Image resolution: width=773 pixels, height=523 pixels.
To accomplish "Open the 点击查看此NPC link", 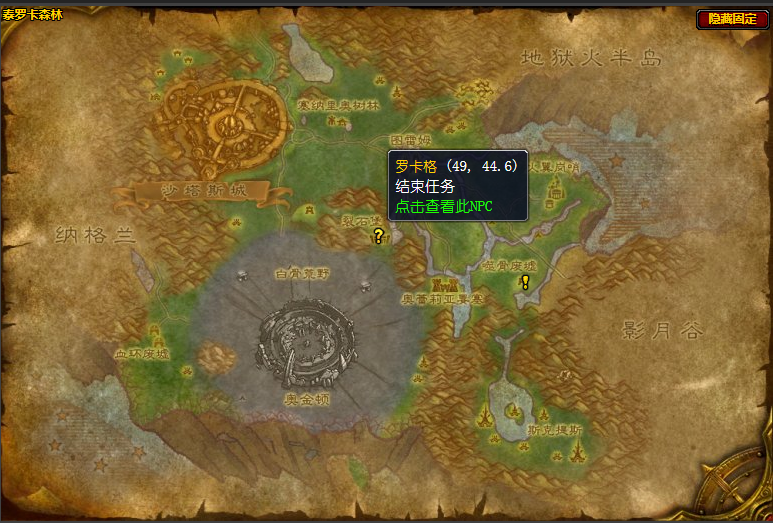I will point(444,206).
